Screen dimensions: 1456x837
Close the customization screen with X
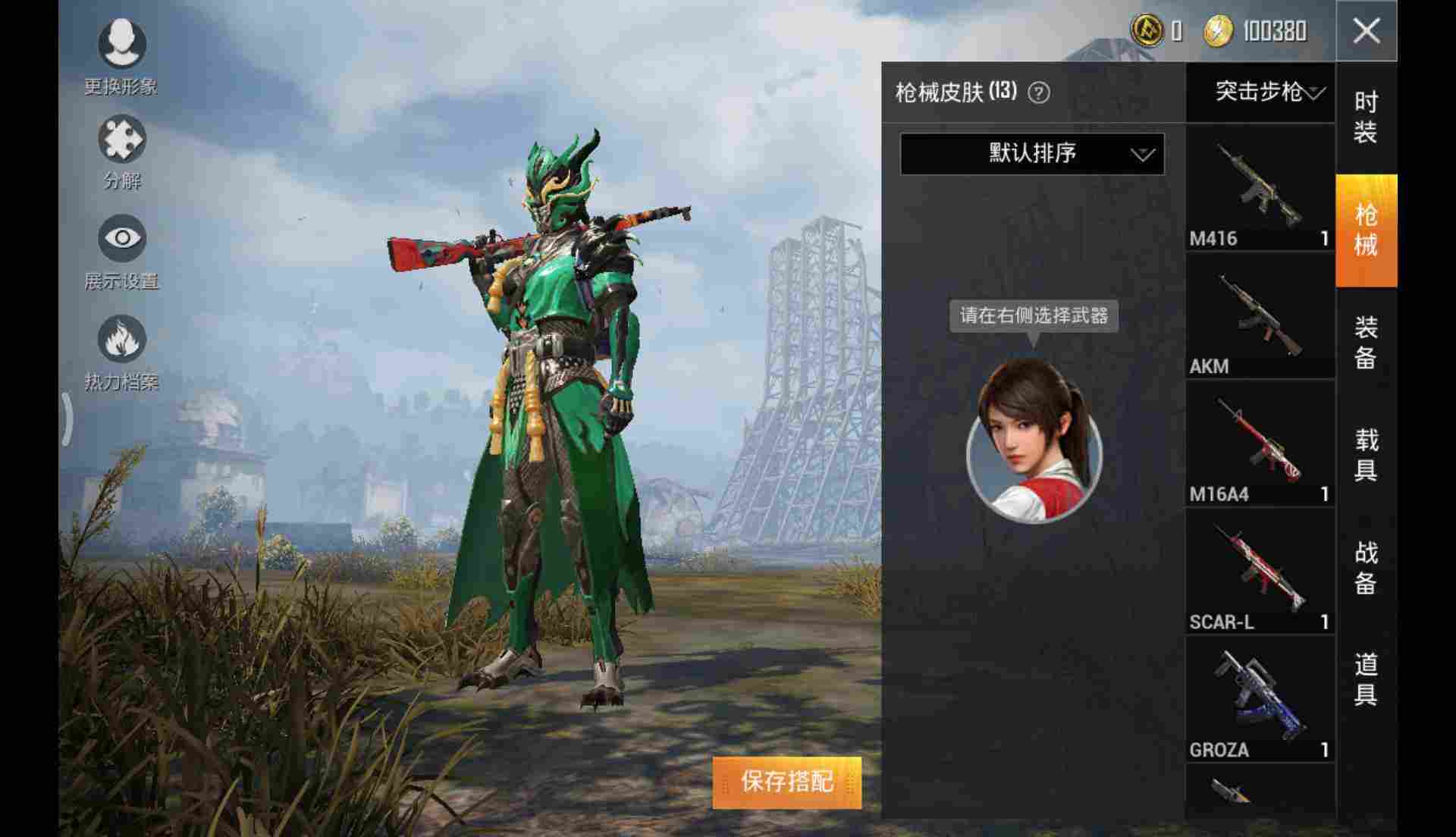click(1365, 31)
